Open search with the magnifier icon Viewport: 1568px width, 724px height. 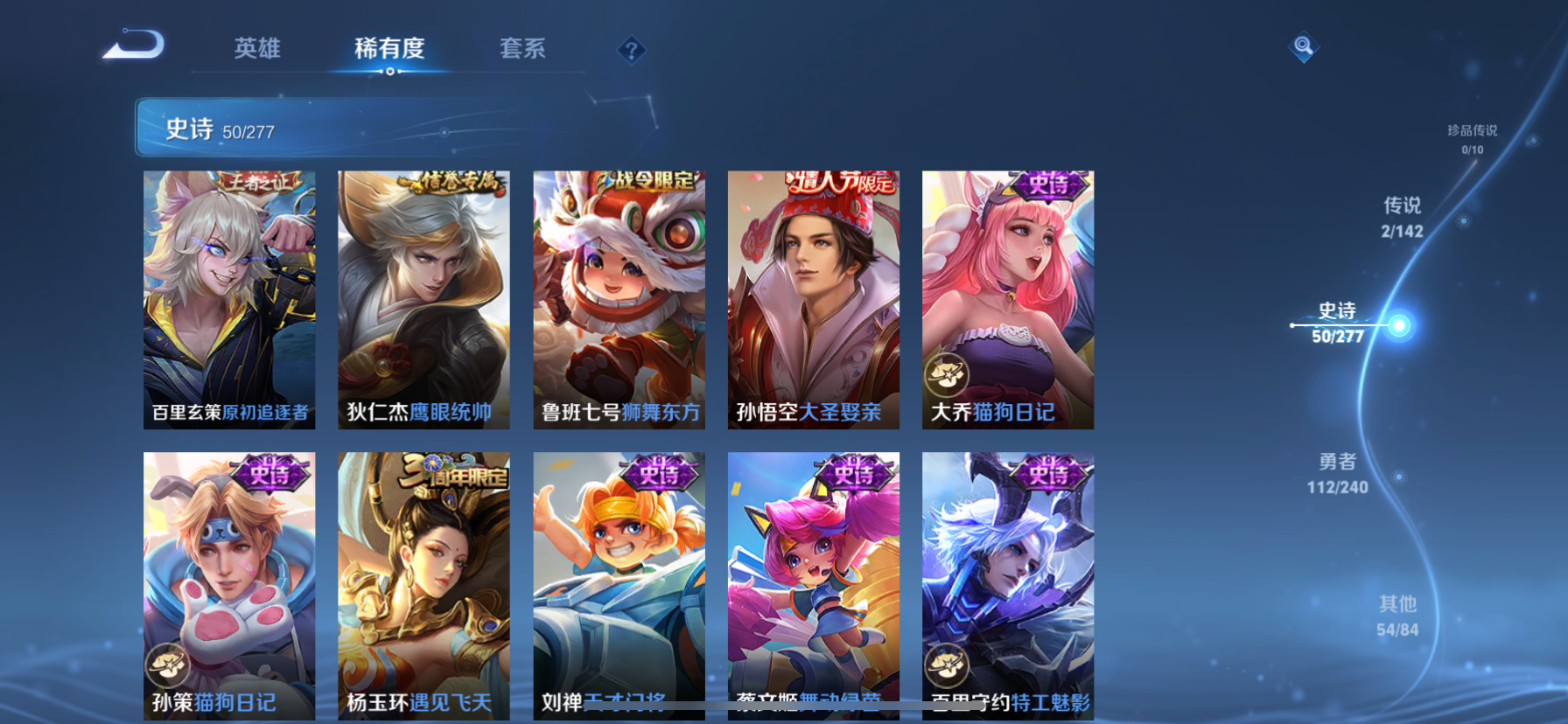coord(1303,47)
